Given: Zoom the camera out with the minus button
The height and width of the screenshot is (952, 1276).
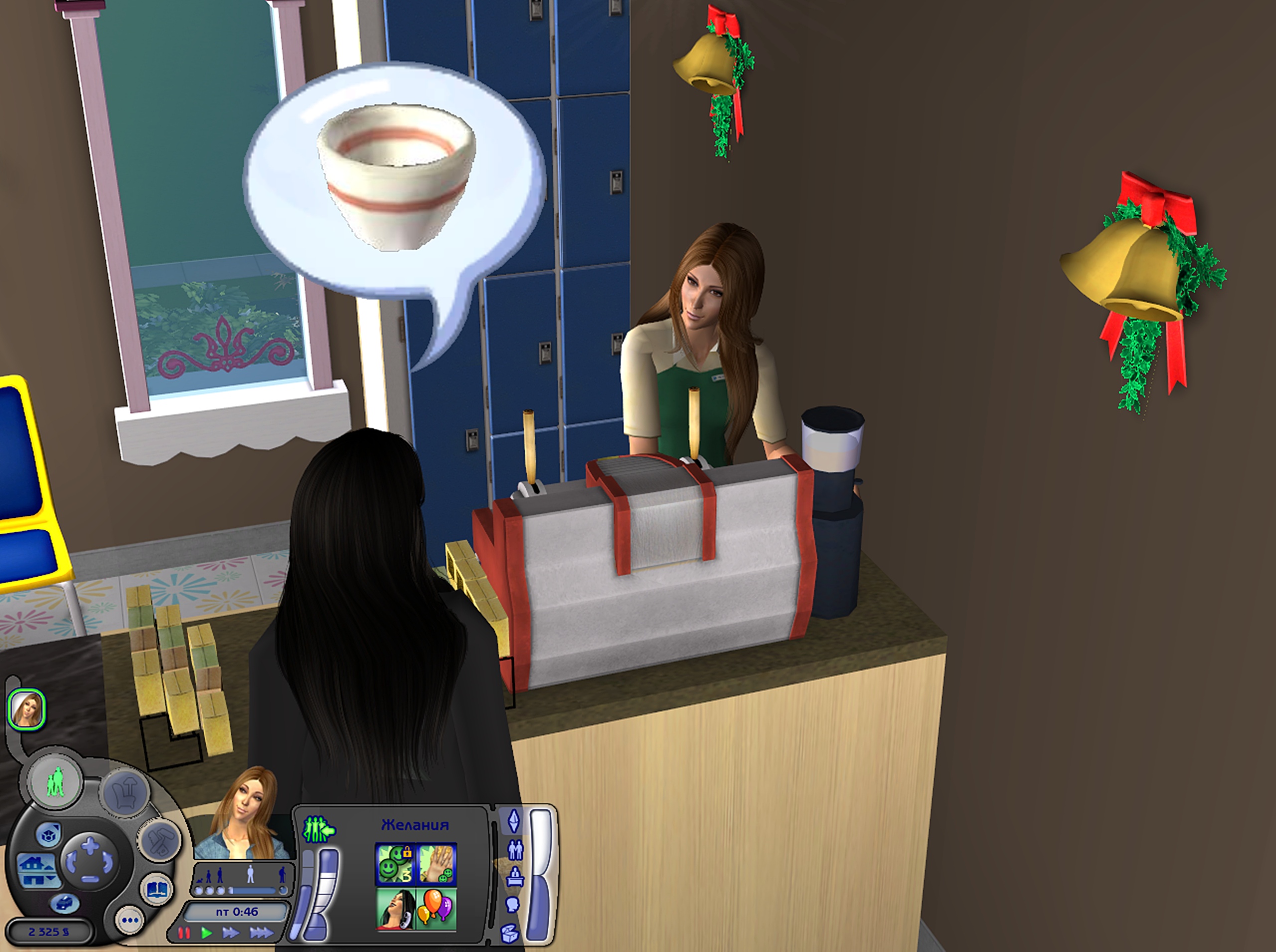Looking at the screenshot, I should (91, 879).
